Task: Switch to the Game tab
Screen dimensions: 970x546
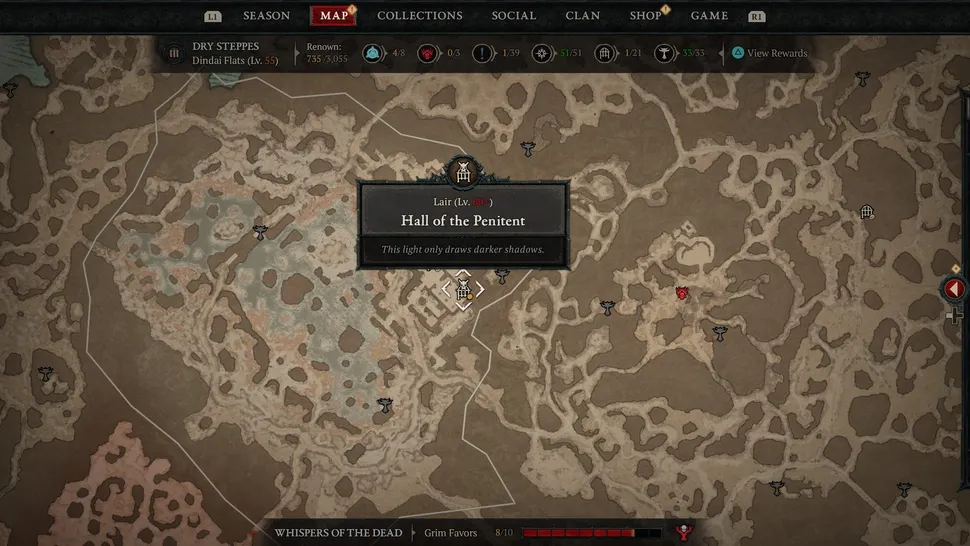Action: [x=709, y=16]
